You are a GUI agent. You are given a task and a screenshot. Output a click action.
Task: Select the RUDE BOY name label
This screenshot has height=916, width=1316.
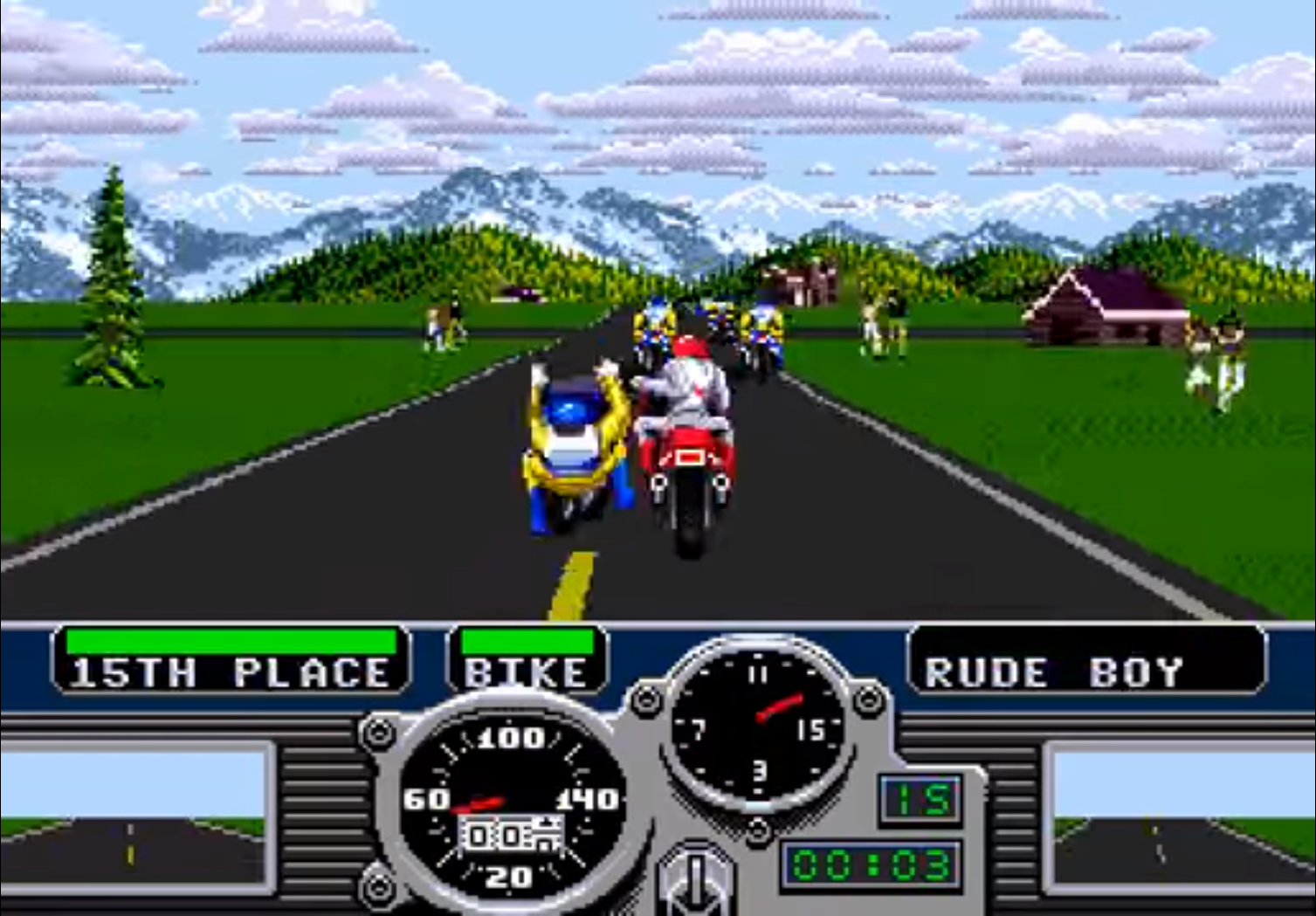tap(1052, 671)
